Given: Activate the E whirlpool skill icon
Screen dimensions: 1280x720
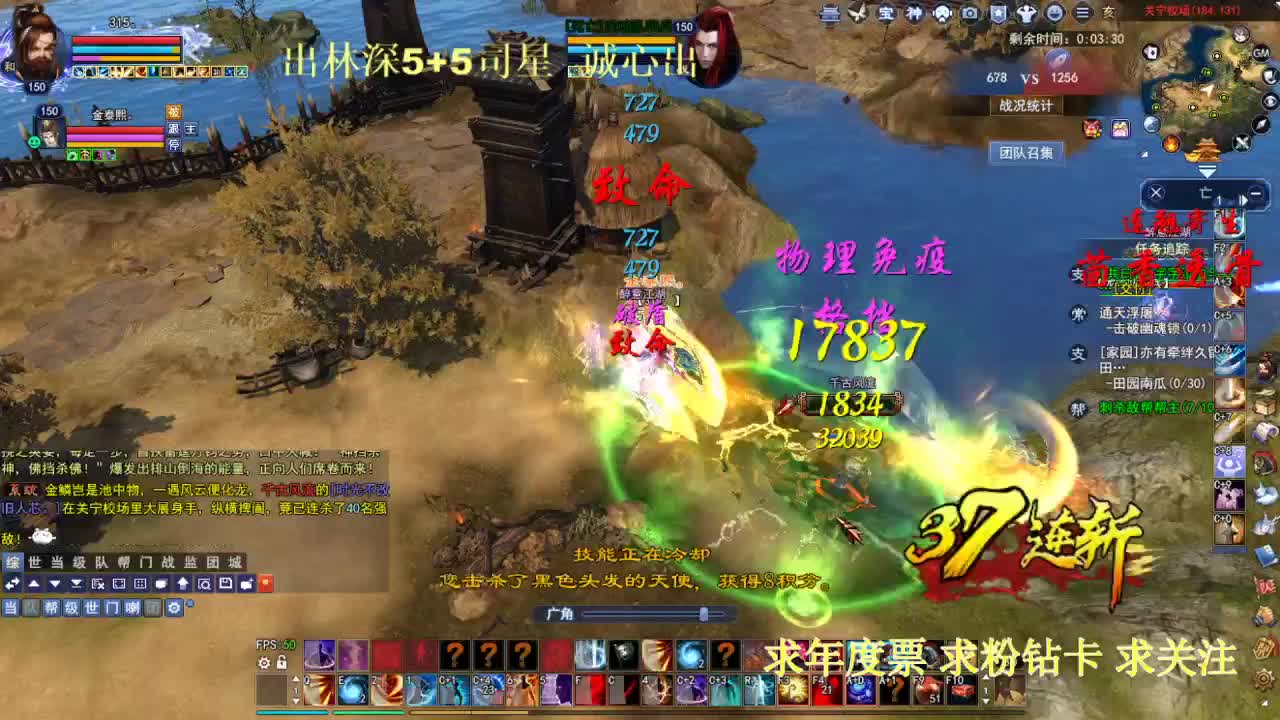Looking at the screenshot, I should (354, 690).
